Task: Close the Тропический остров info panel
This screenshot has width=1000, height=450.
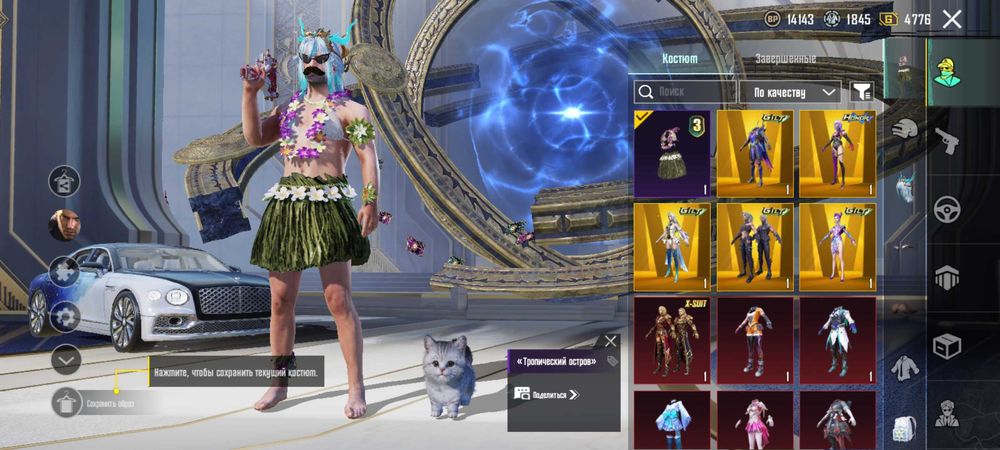Action: coord(611,341)
